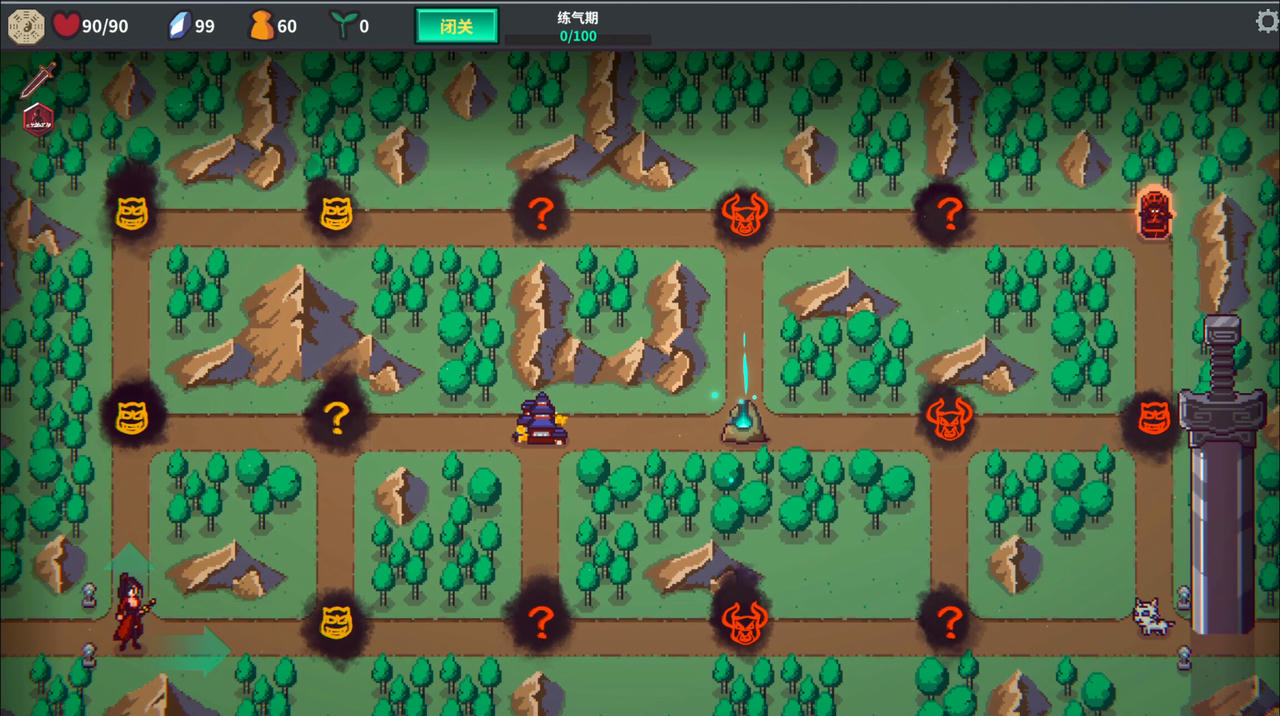Select the sword icon below the bagua
This screenshot has height=716, width=1280.
(39, 79)
